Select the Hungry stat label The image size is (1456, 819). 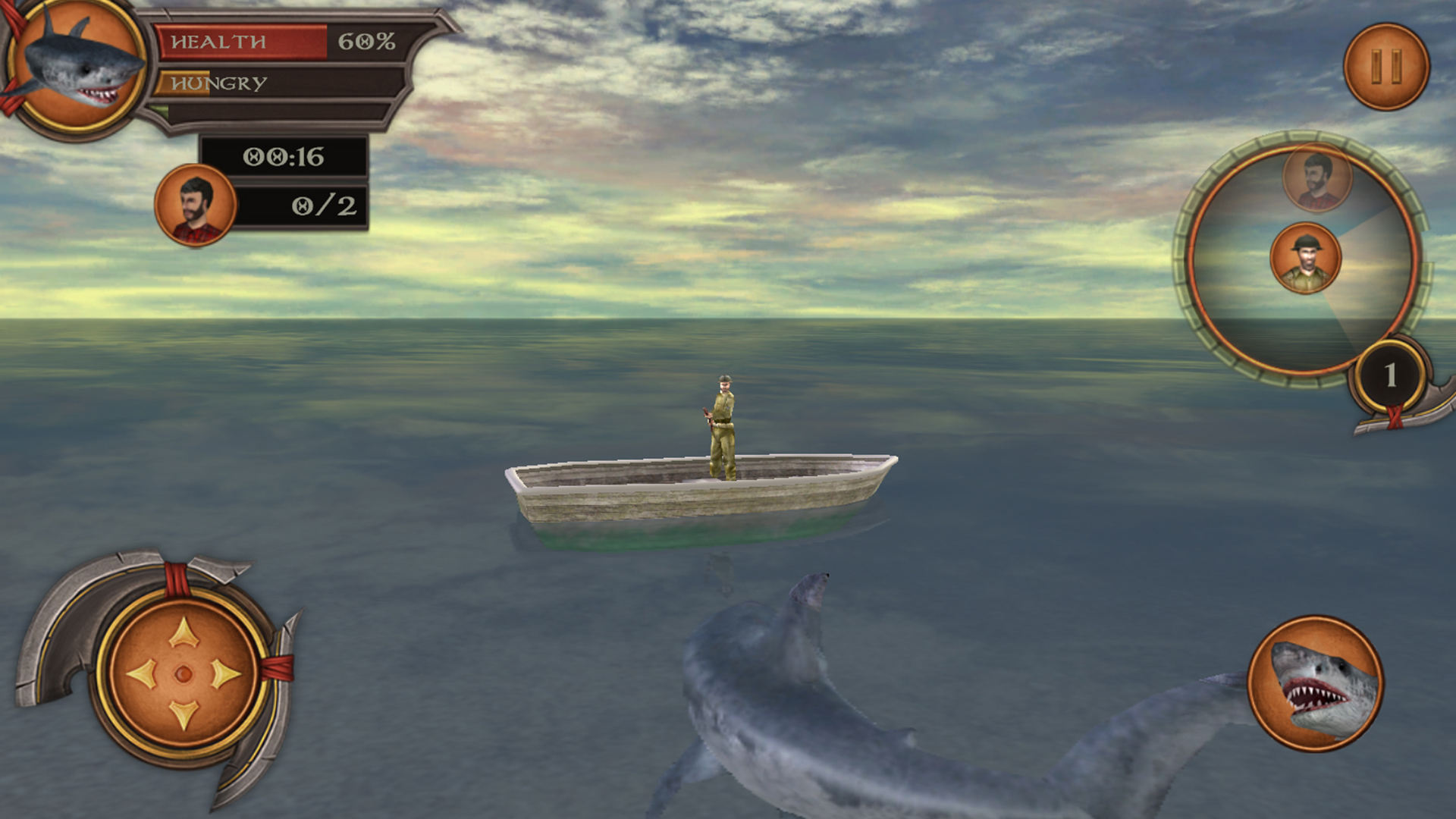(219, 82)
